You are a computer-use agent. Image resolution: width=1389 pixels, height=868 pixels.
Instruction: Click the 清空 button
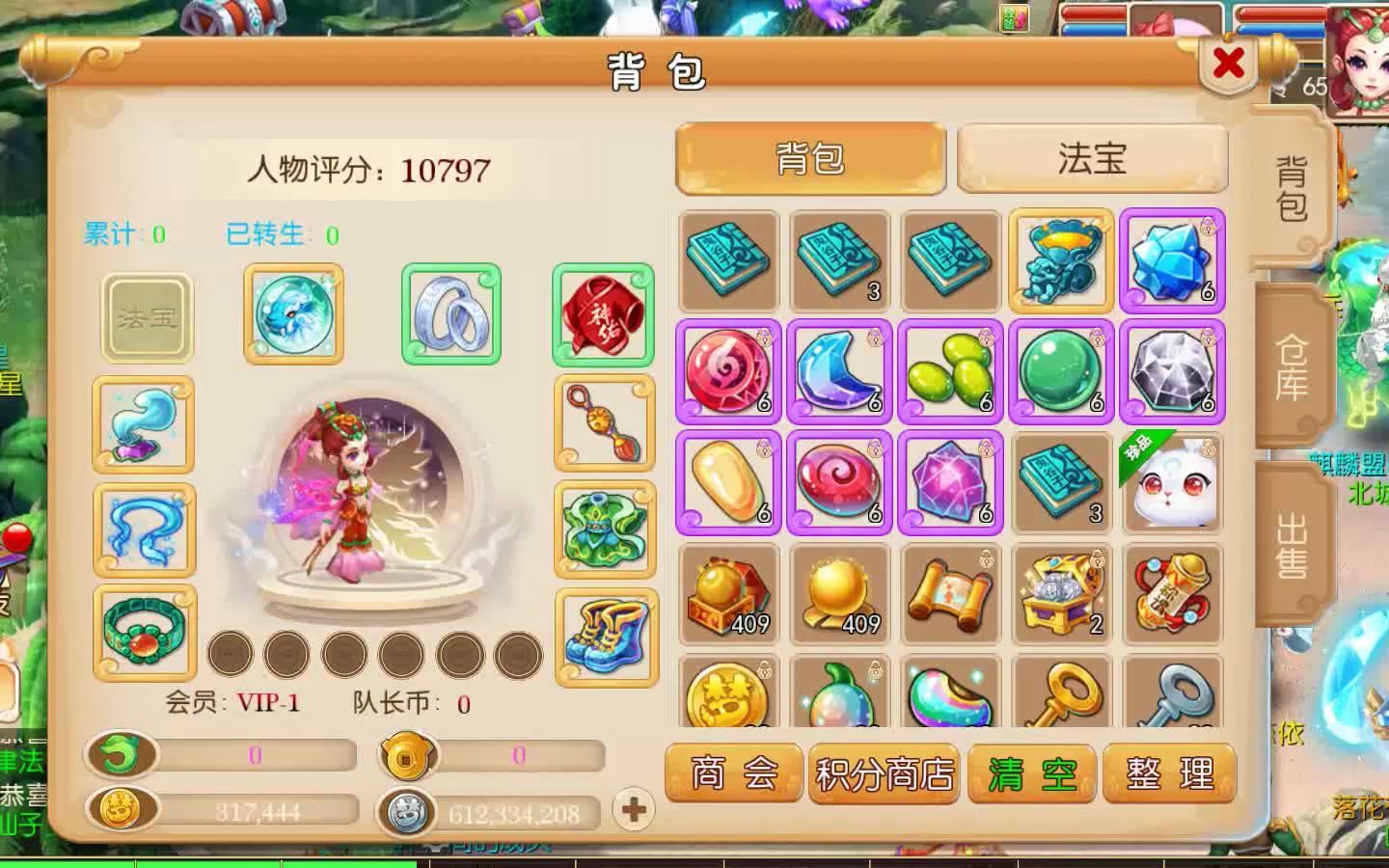[x=1033, y=772]
